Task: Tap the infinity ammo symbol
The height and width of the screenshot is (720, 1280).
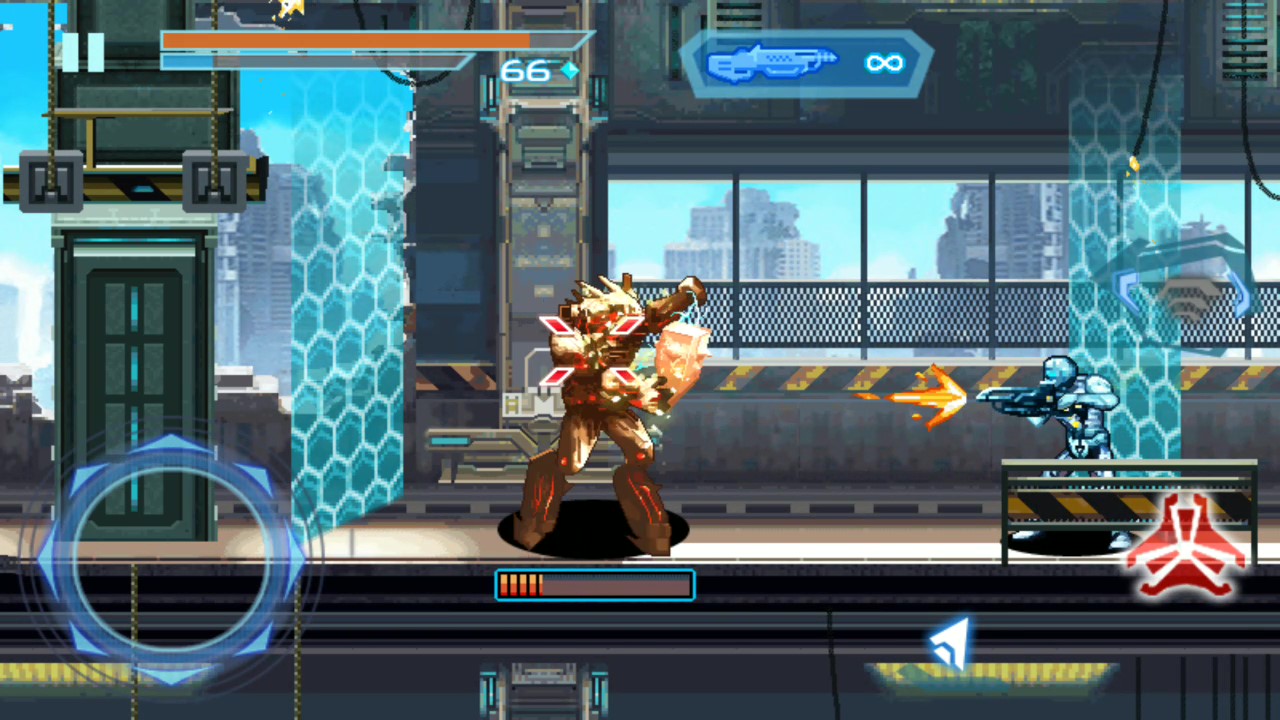Action: coord(884,63)
